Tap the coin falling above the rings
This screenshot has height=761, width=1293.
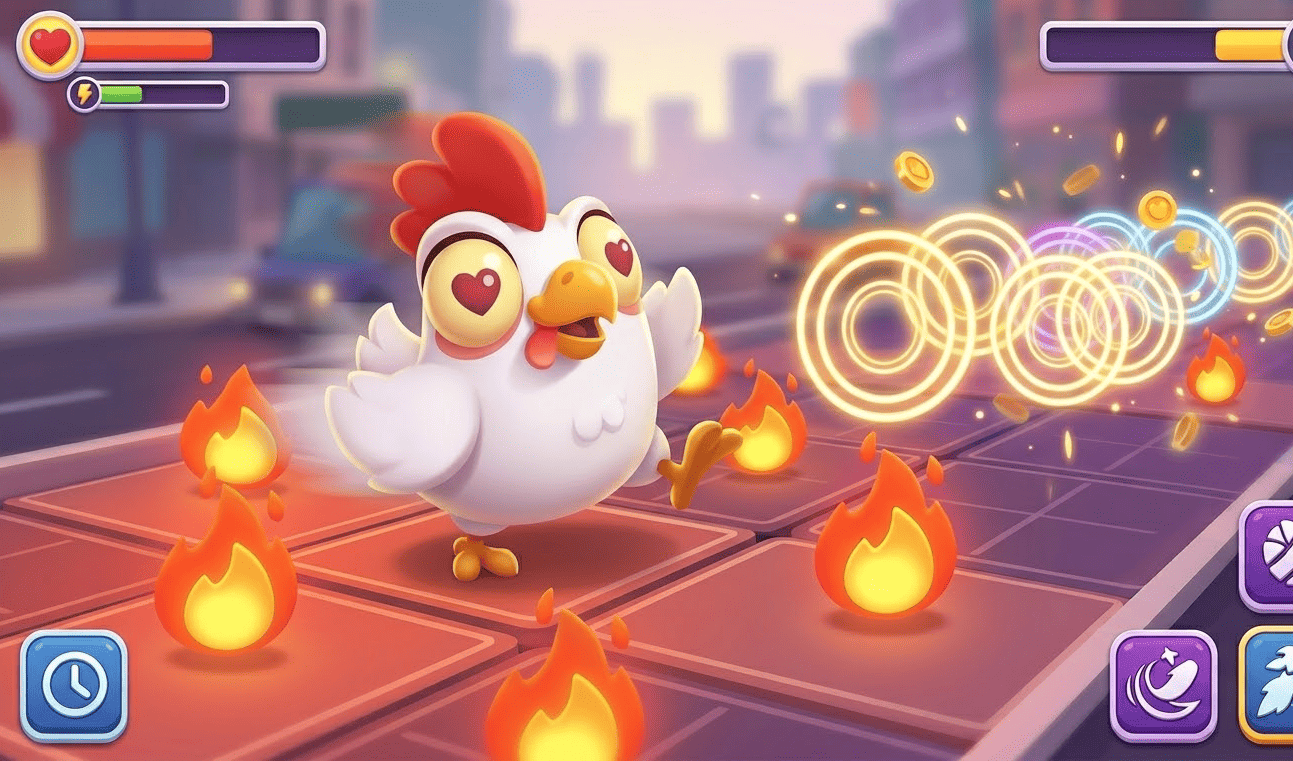(x=916, y=169)
